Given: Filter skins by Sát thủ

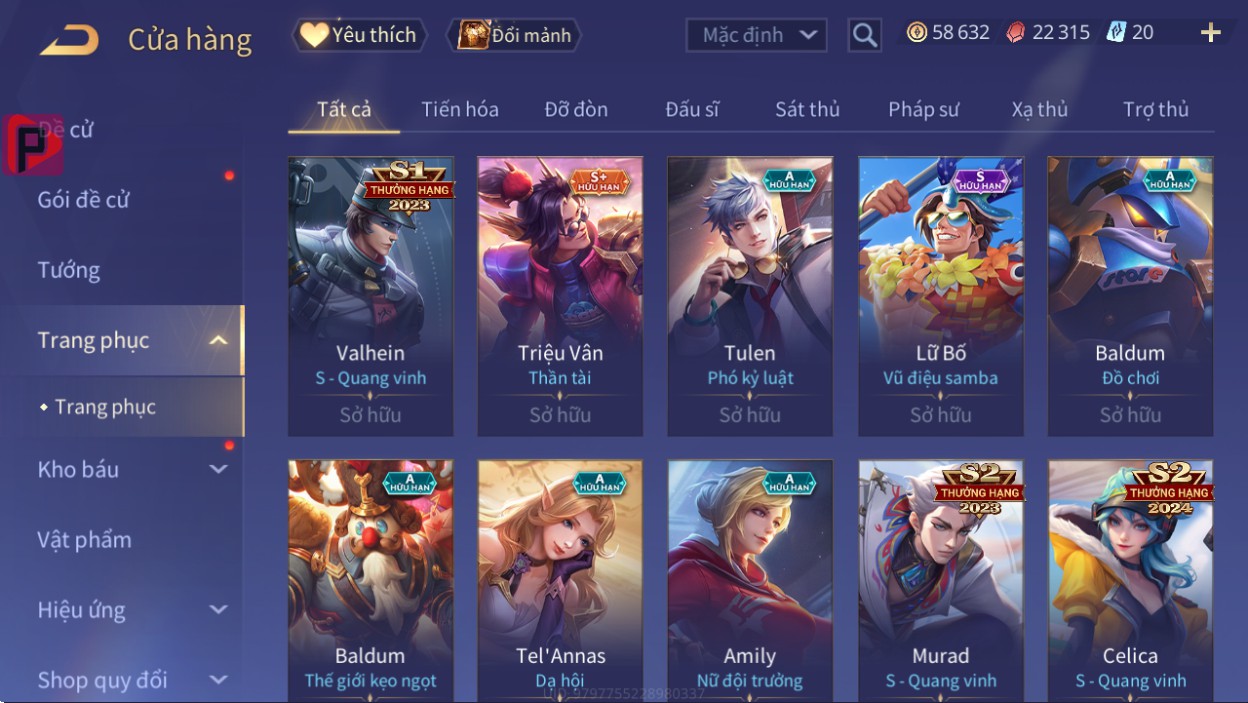Looking at the screenshot, I should click(x=807, y=109).
